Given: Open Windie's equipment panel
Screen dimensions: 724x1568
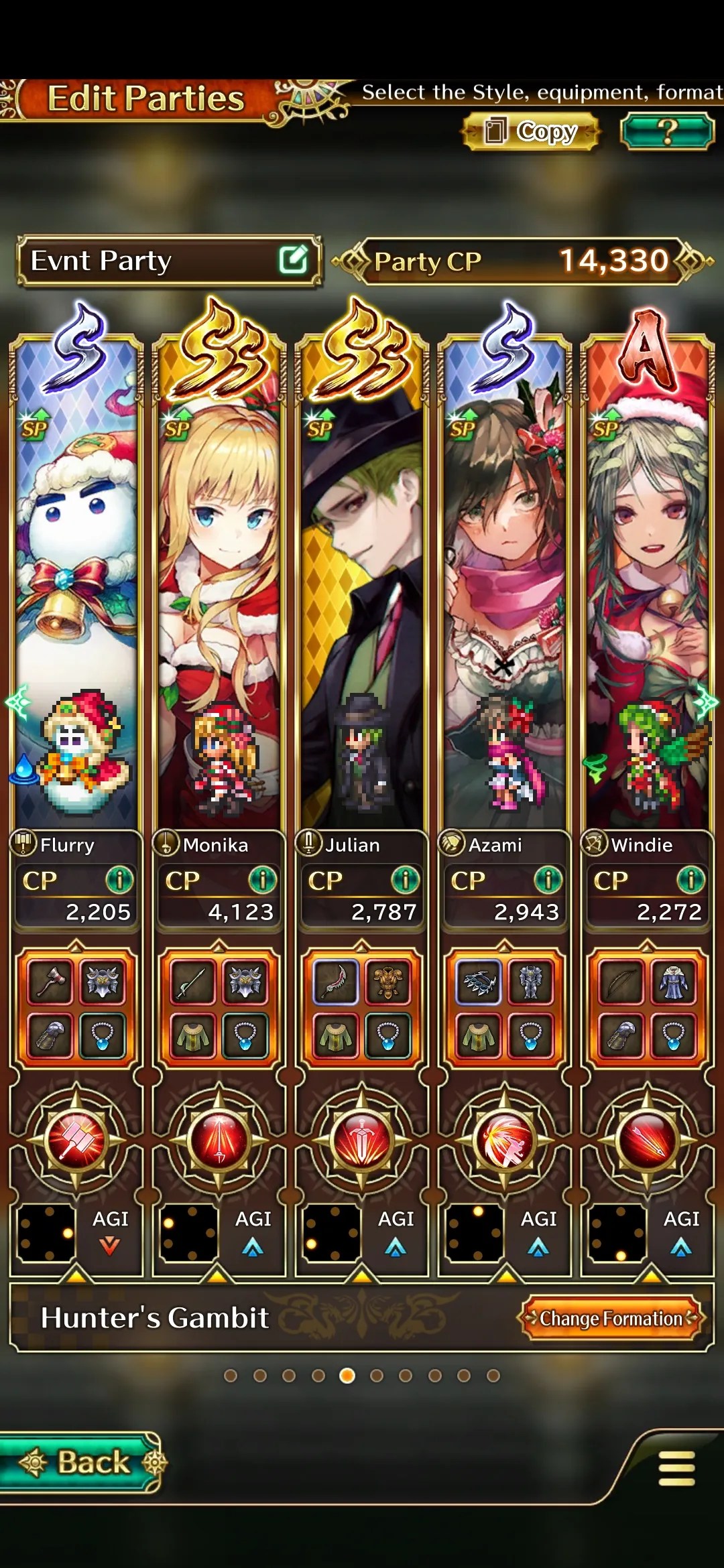Looking at the screenshot, I should click(x=648, y=1008).
